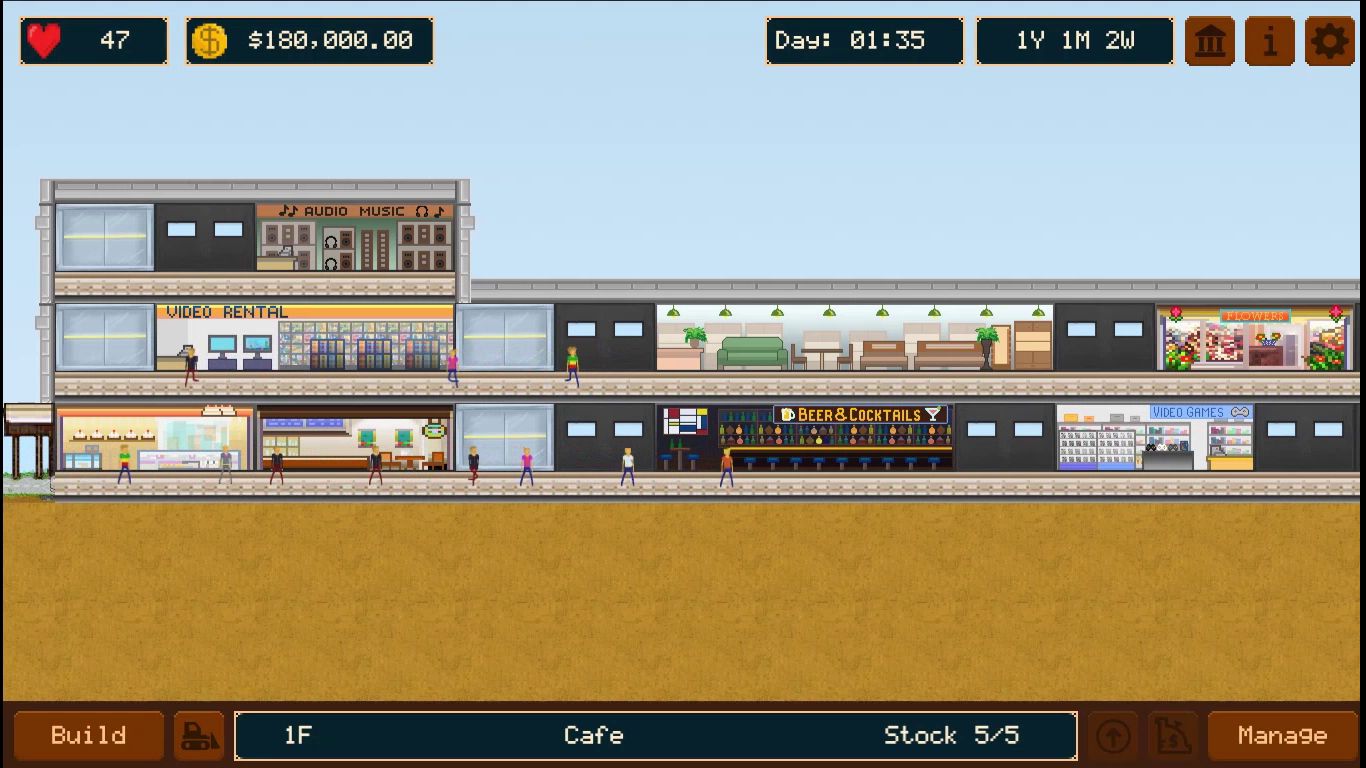Click the bank building icon in top bar
The width and height of the screenshot is (1366, 768).
click(x=1209, y=41)
